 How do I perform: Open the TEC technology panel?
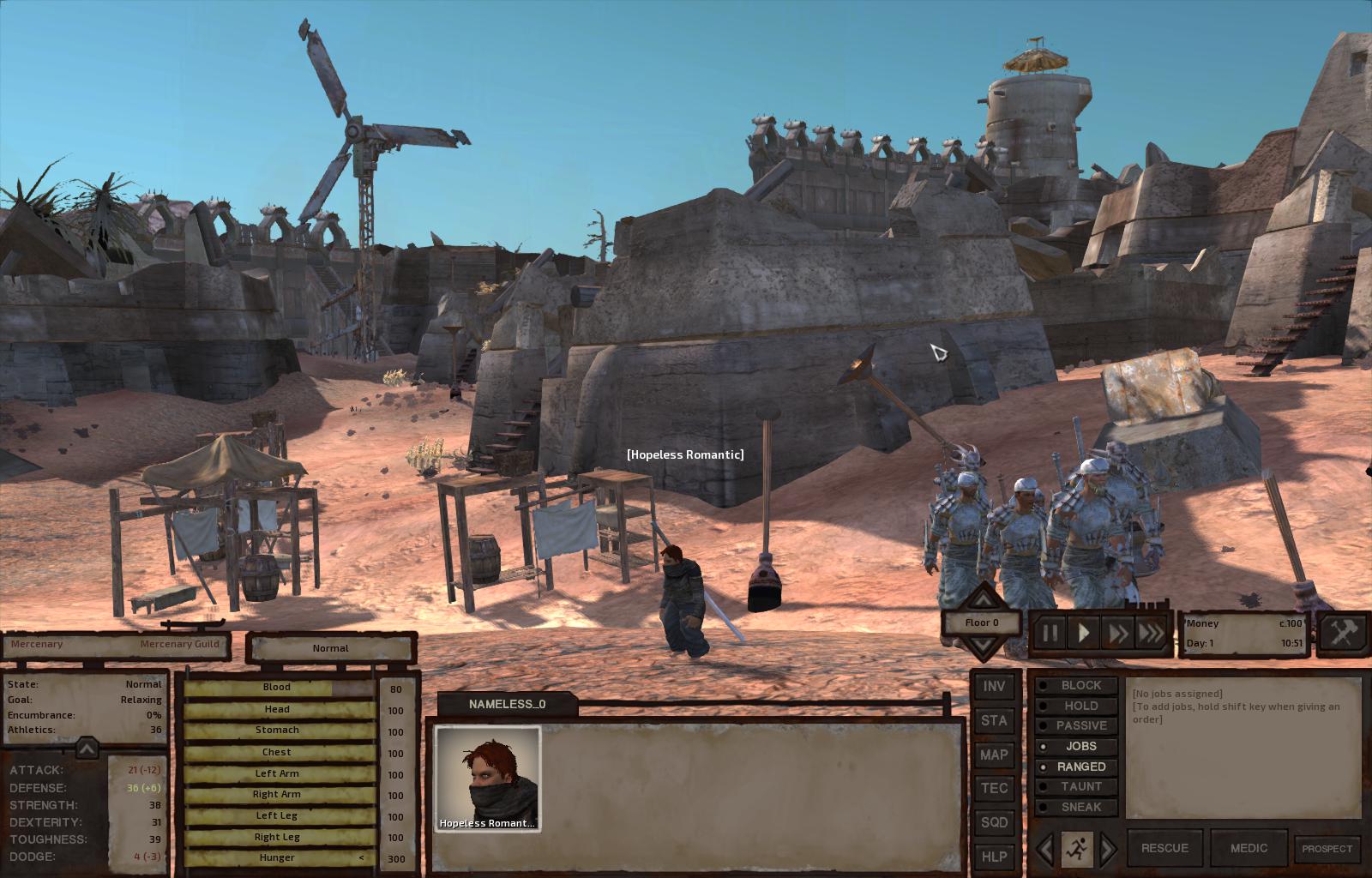994,788
